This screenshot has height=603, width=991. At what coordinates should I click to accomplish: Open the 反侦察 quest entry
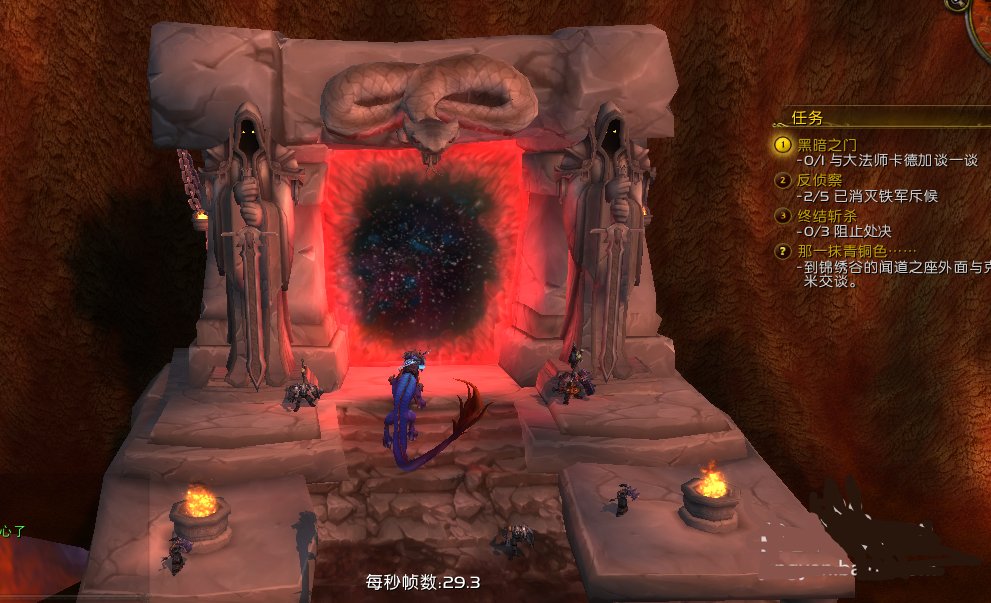(x=820, y=180)
